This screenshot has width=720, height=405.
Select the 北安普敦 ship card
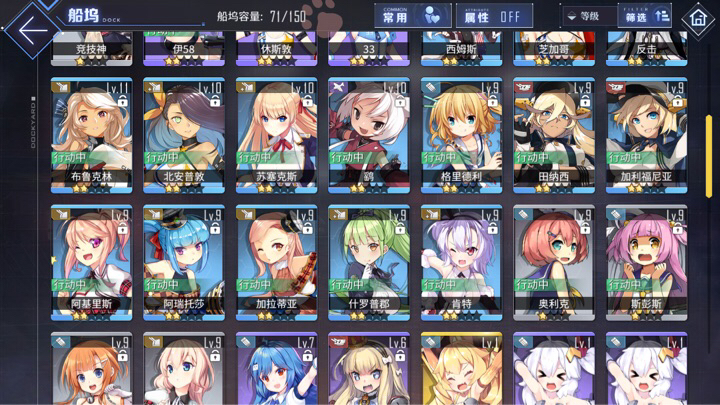(180, 135)
